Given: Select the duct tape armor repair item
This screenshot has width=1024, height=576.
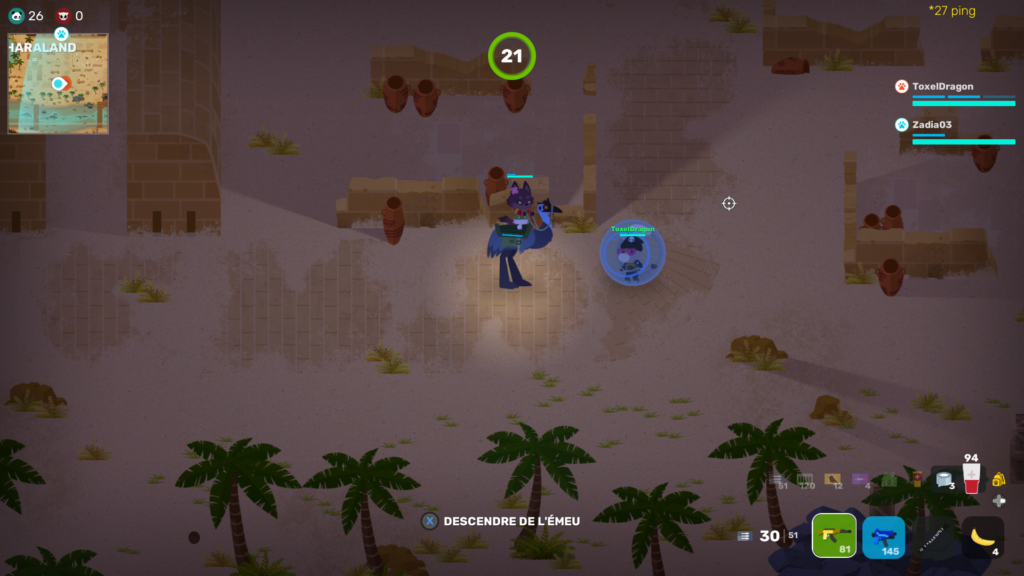Looking at the screenshot, I should 943,479.
